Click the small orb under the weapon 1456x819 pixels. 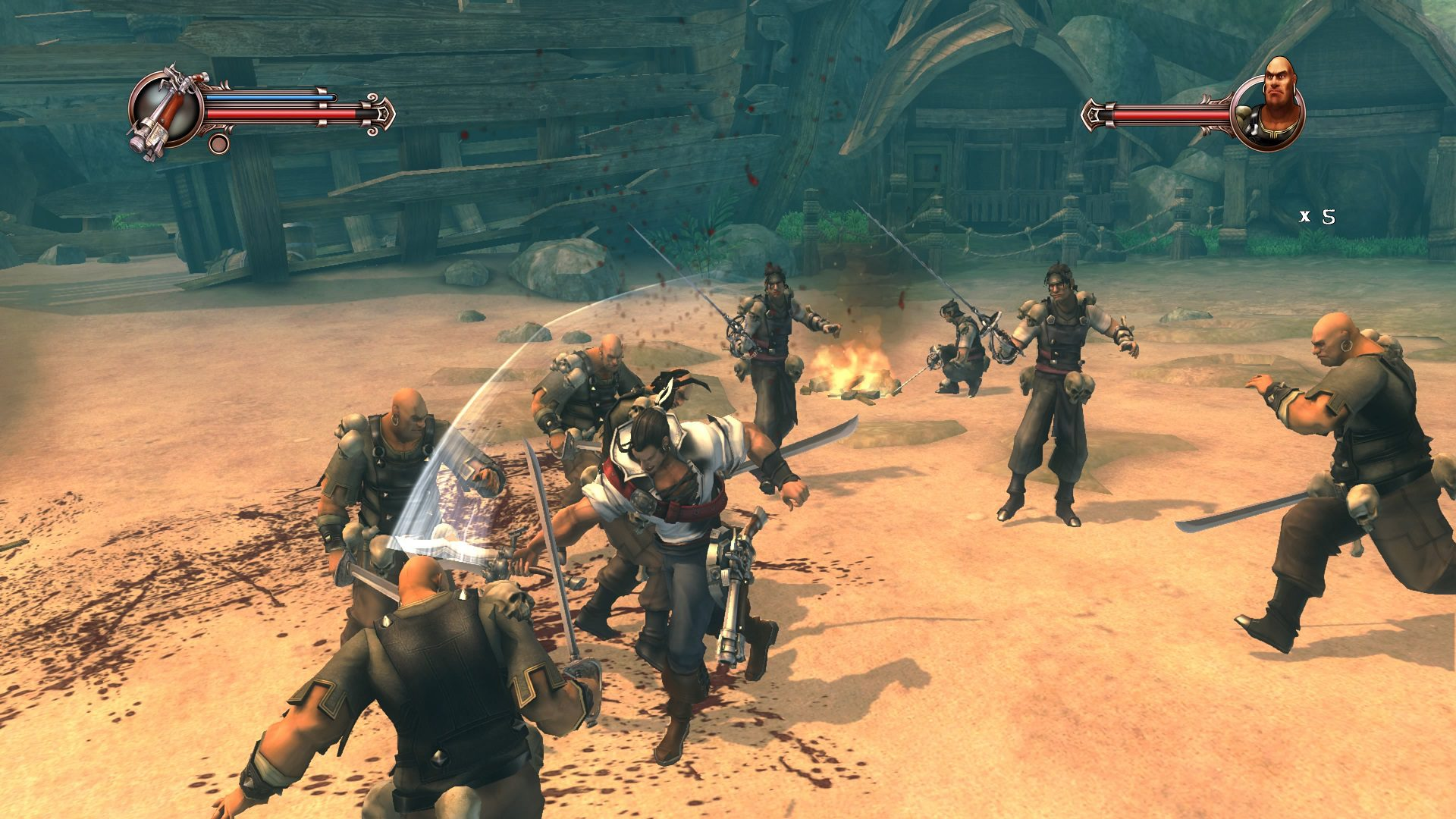[218, 143]
